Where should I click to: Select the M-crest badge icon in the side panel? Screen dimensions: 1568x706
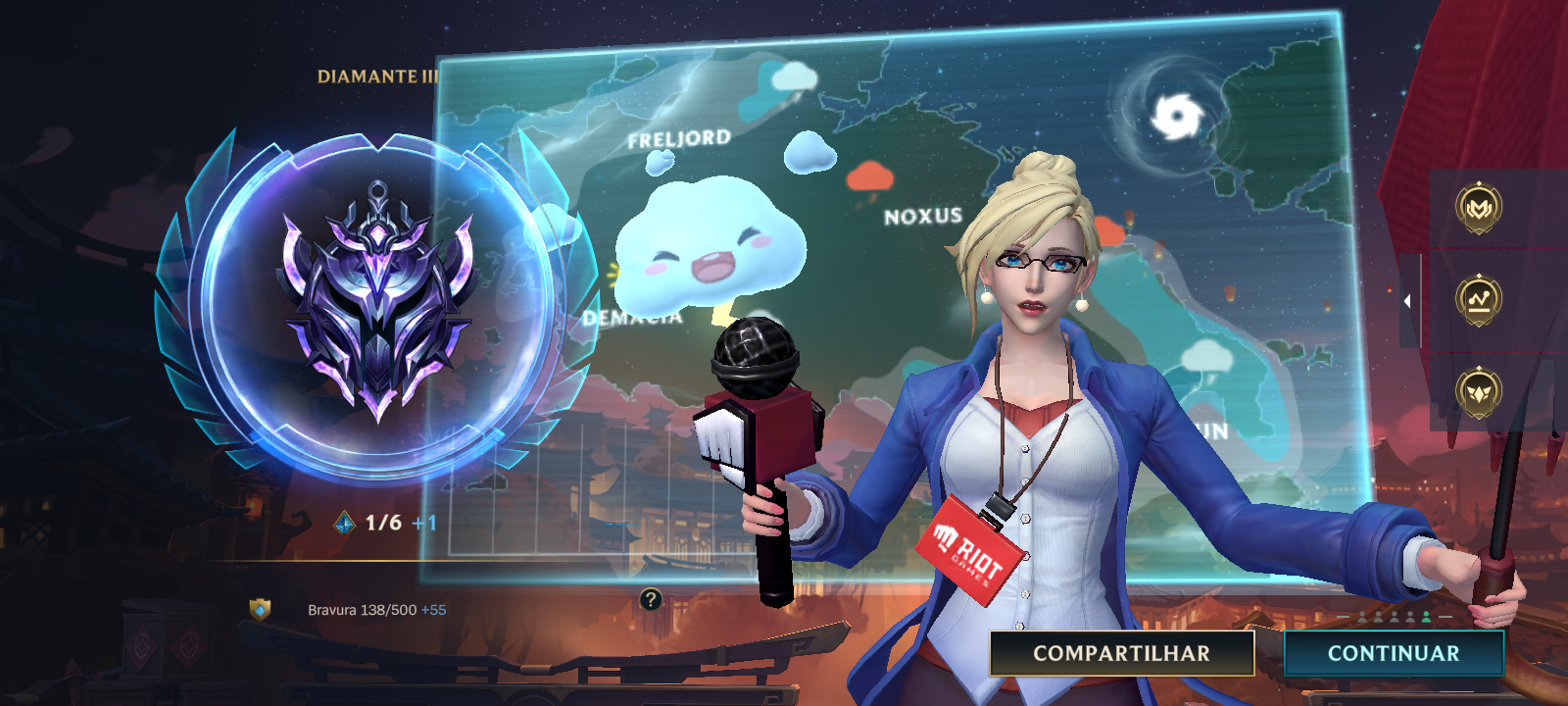(x=1478, y=208)
